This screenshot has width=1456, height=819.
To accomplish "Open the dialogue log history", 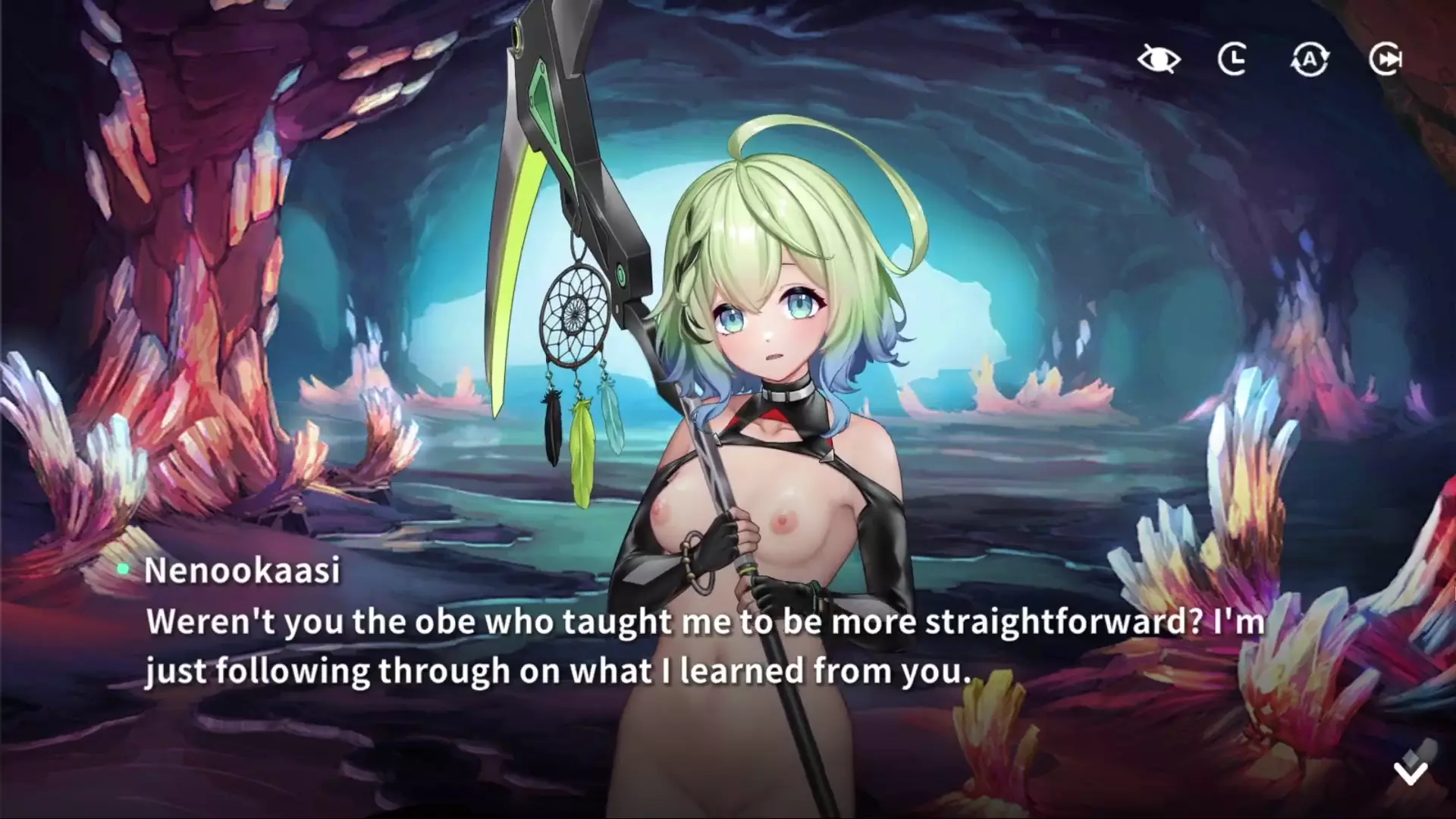I will coord(1233,59).
